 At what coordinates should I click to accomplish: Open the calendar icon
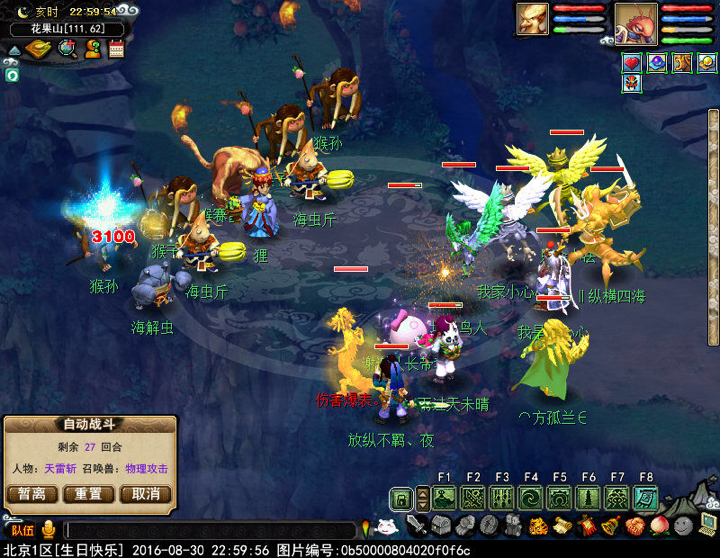coord(117,48)
